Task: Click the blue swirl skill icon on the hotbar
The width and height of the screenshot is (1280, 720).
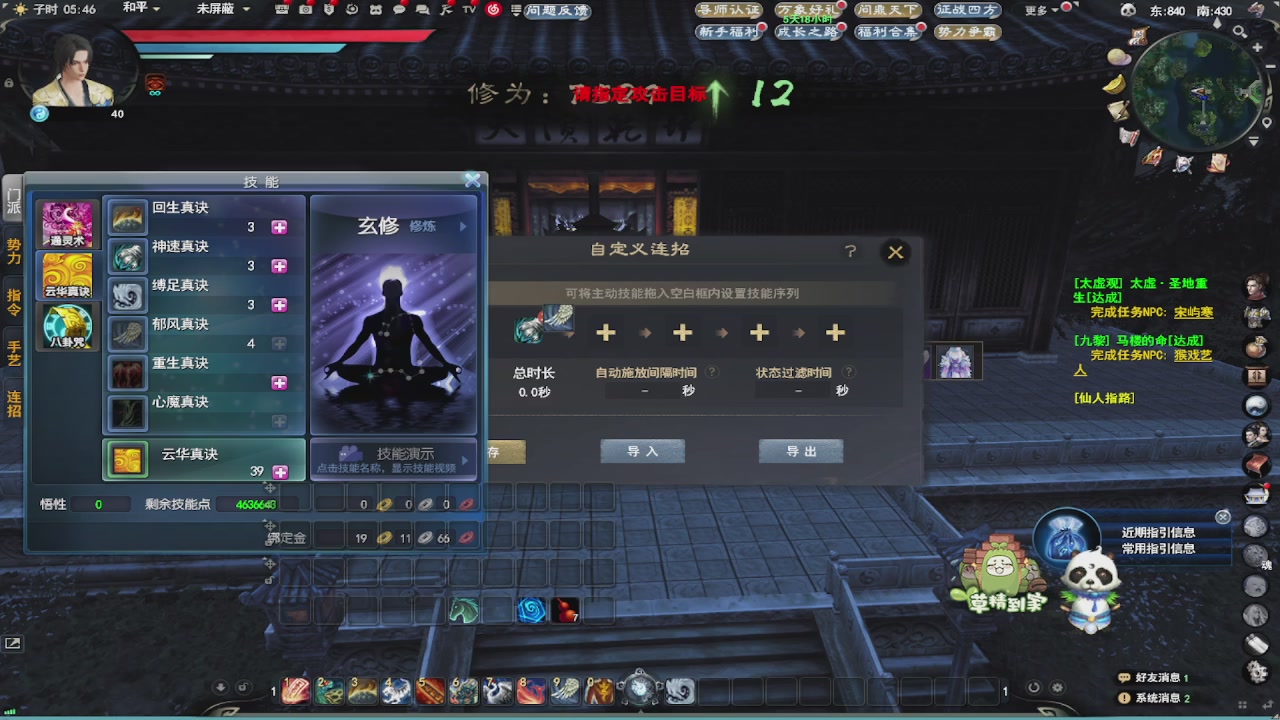Action: pos(530,610)
